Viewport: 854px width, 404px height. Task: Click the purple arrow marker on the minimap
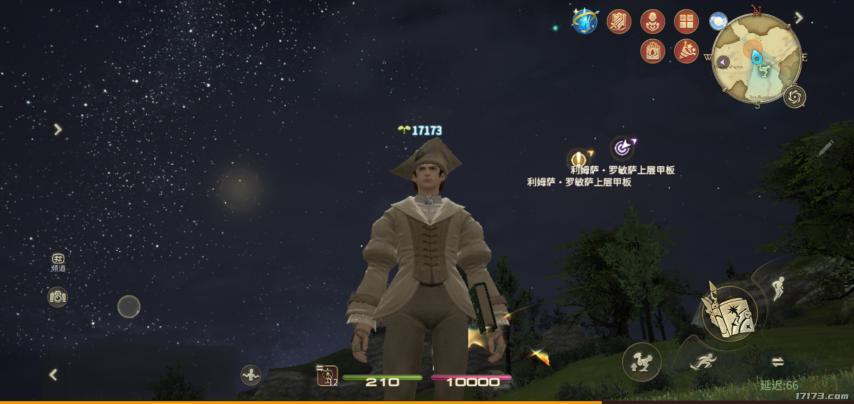[x=723, y=62]
